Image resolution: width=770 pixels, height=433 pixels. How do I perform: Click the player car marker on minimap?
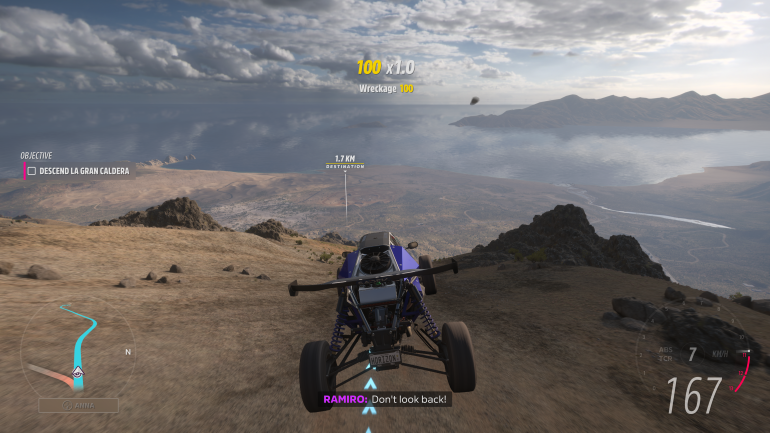coord(78,373)
